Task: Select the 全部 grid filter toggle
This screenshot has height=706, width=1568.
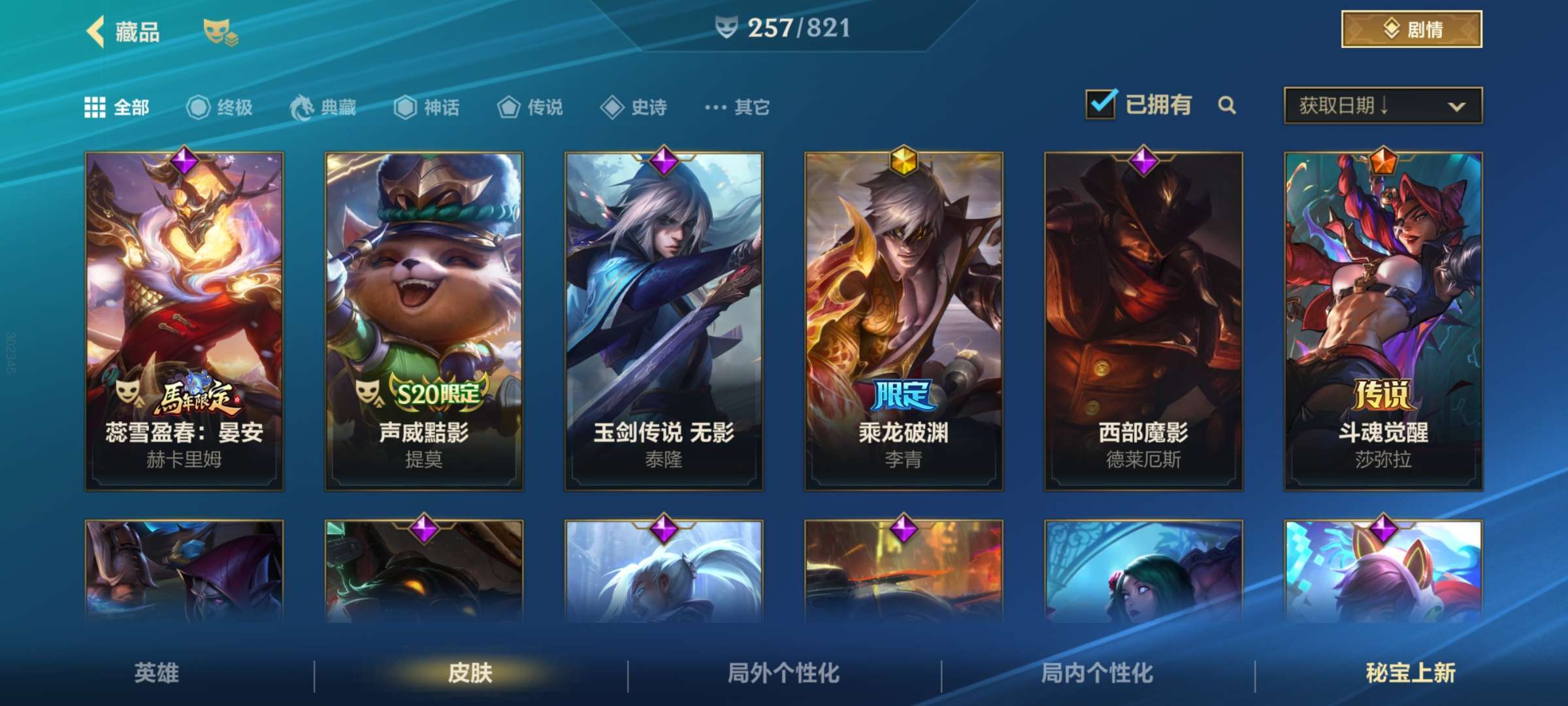Action: click(95, 107)
